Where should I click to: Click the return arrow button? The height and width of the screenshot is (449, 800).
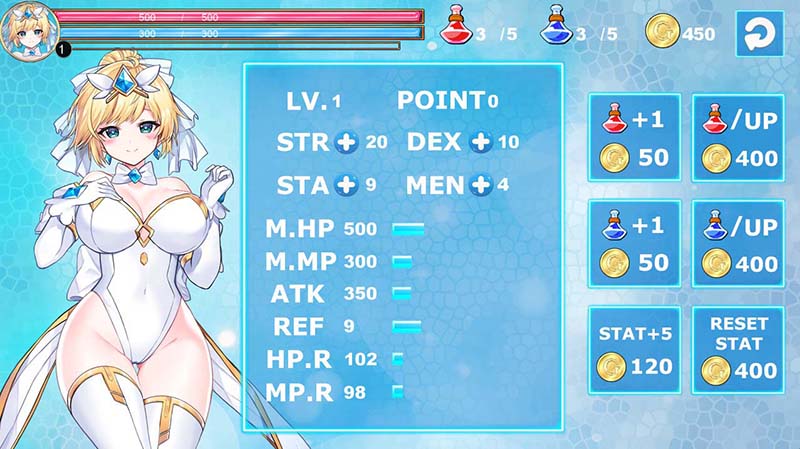pos(757,33)
